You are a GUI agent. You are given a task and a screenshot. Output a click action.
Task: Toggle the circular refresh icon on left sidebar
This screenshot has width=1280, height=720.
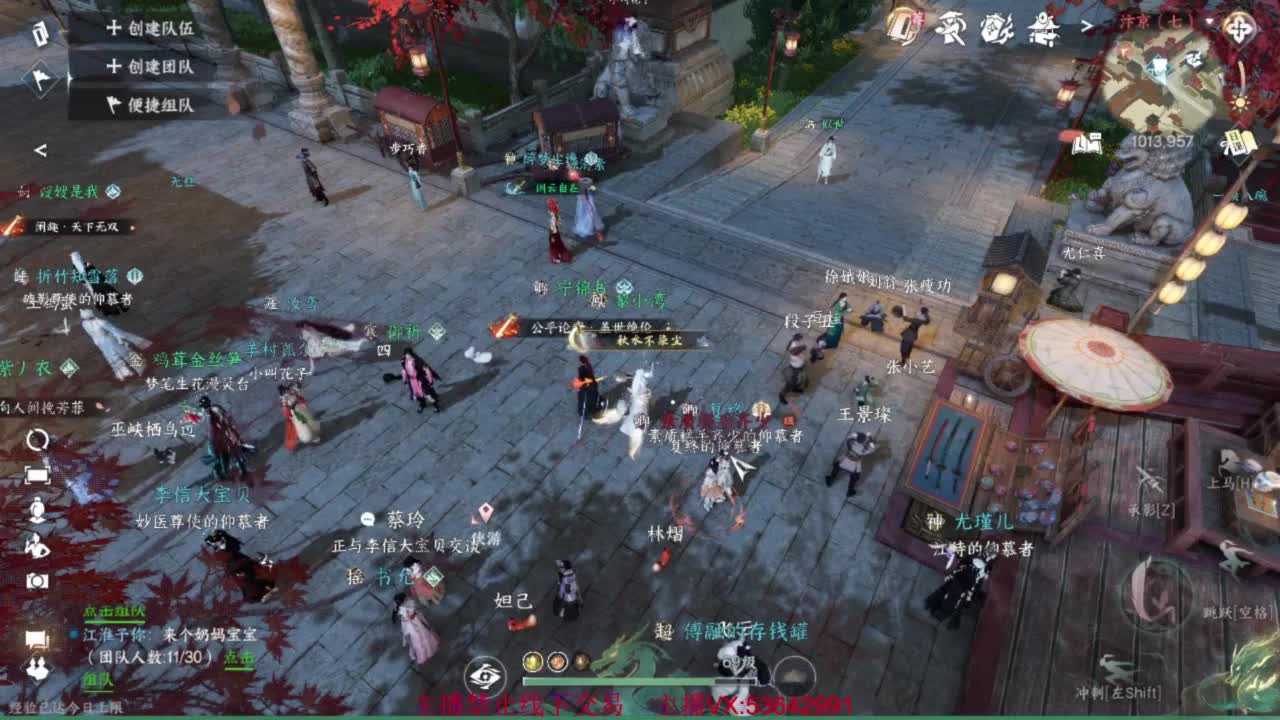point(36,440)
